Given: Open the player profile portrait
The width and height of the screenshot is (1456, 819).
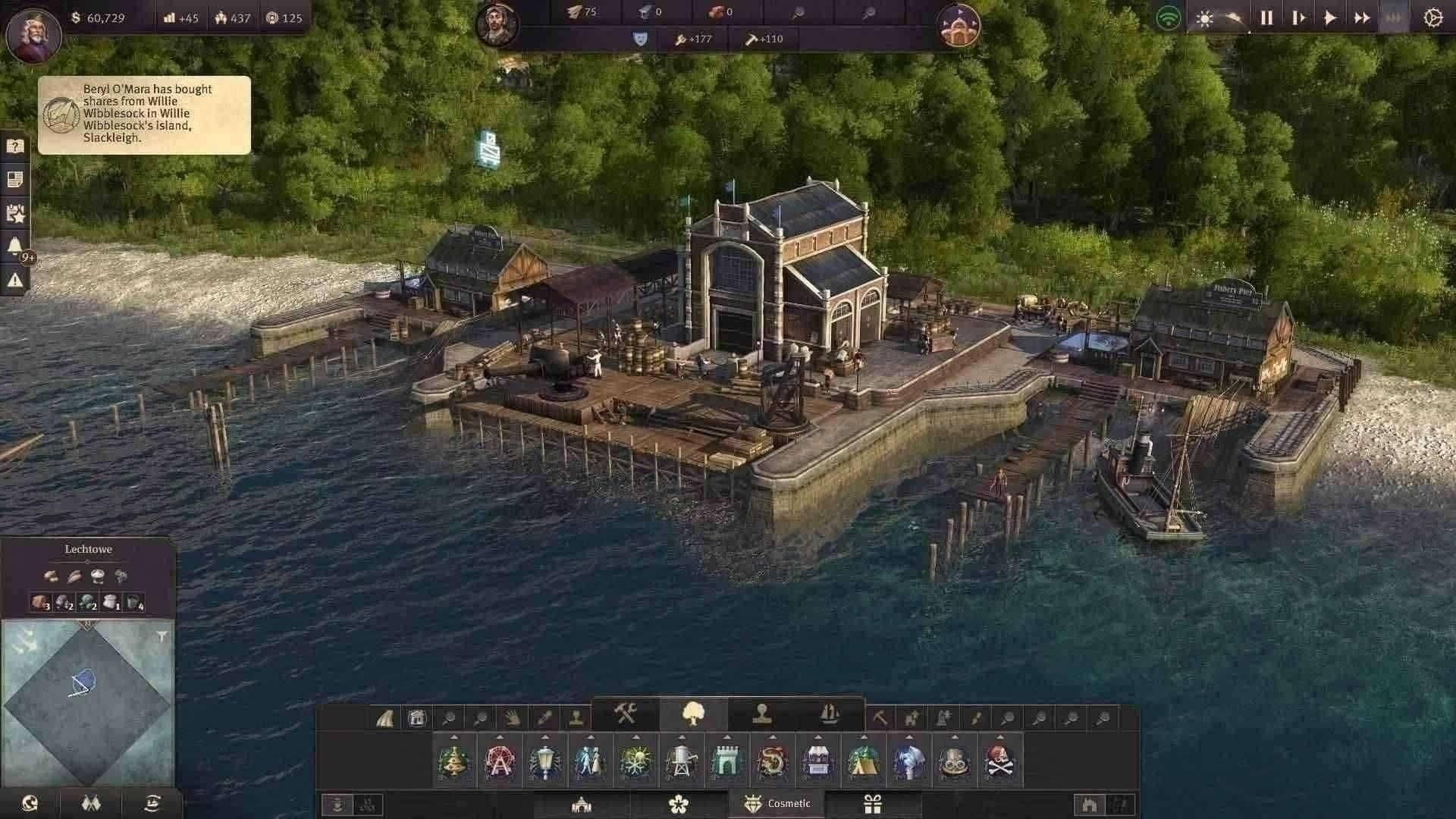Looking at the screenshot, I should point(33,35).
